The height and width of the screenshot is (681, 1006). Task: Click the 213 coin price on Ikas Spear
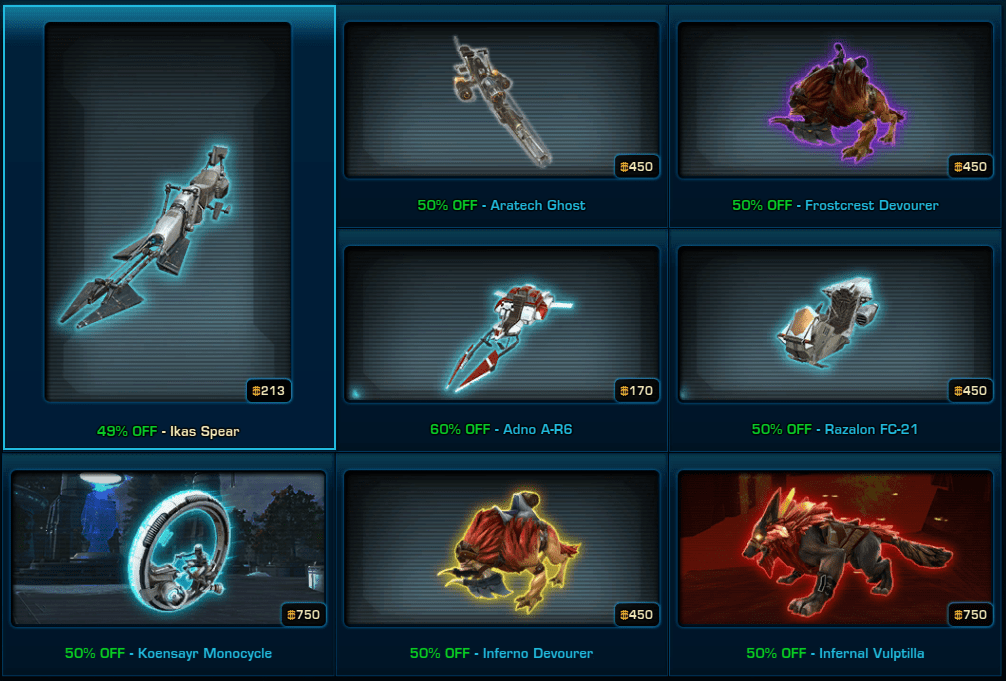click(x=269, y=391)
